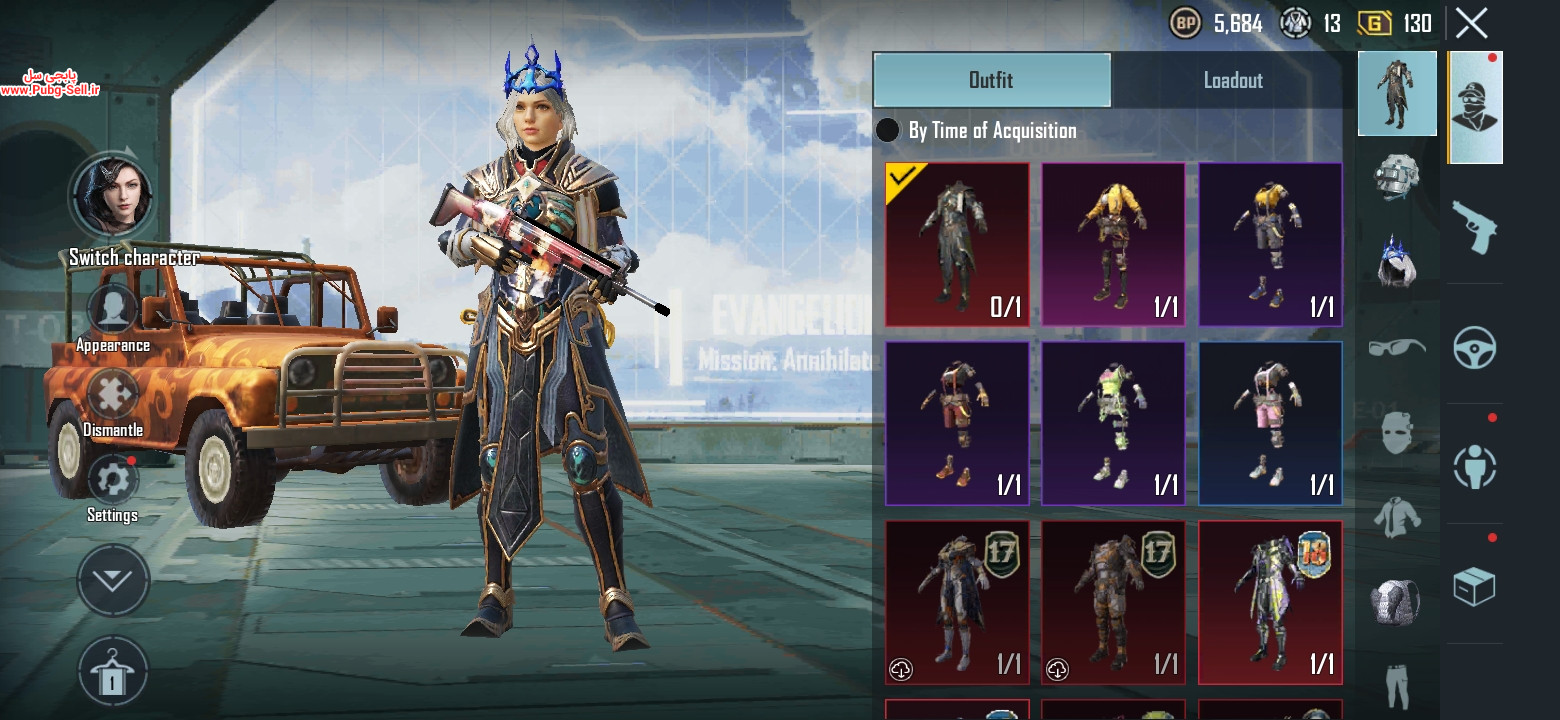The image size is (1560, 720).
Task: Open the Settings gear
Action: point(113,480)
